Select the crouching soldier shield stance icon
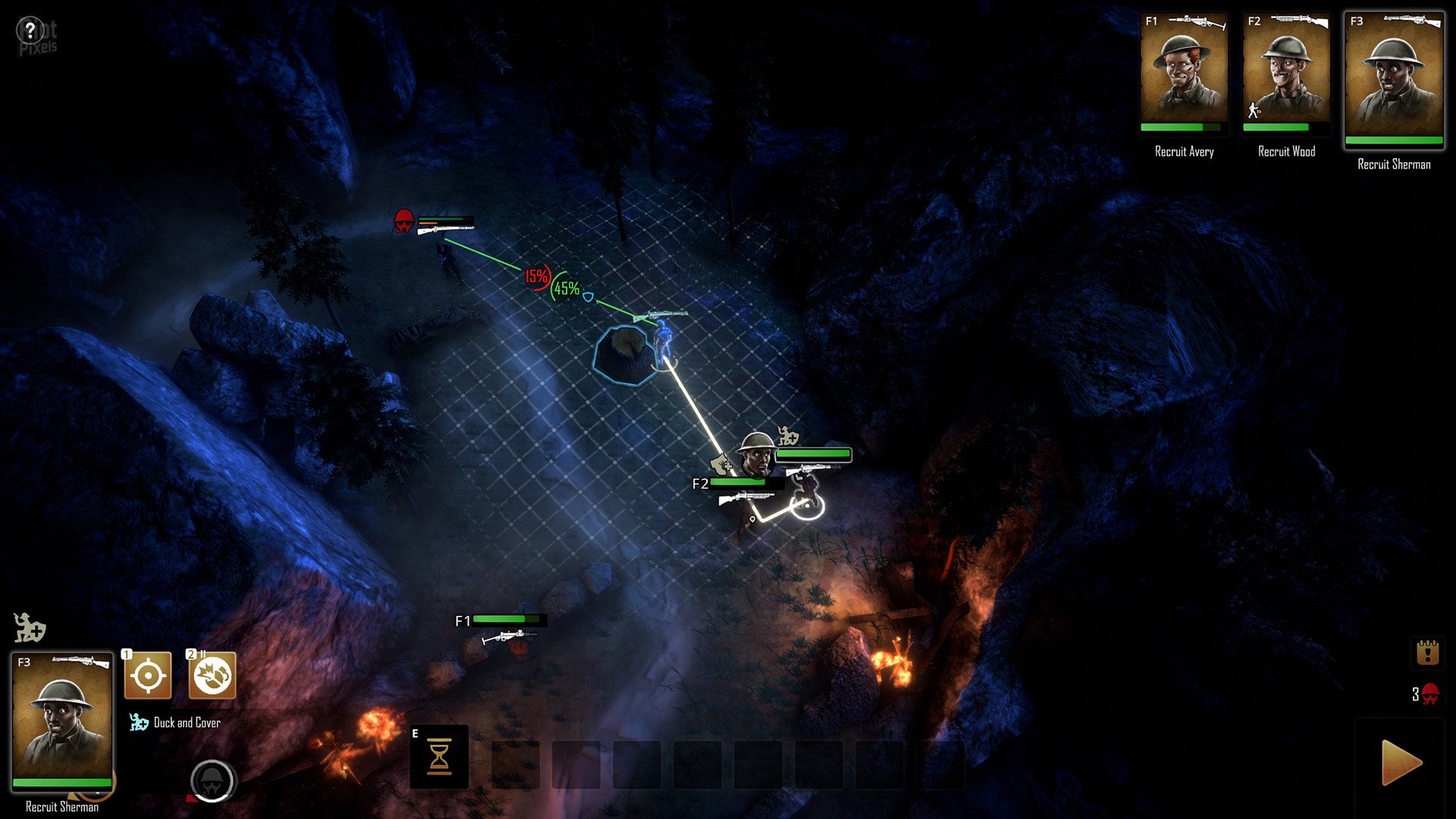The width and height of the screenshot is (1456, 819). pyautogui.click(x=30, y=628)
